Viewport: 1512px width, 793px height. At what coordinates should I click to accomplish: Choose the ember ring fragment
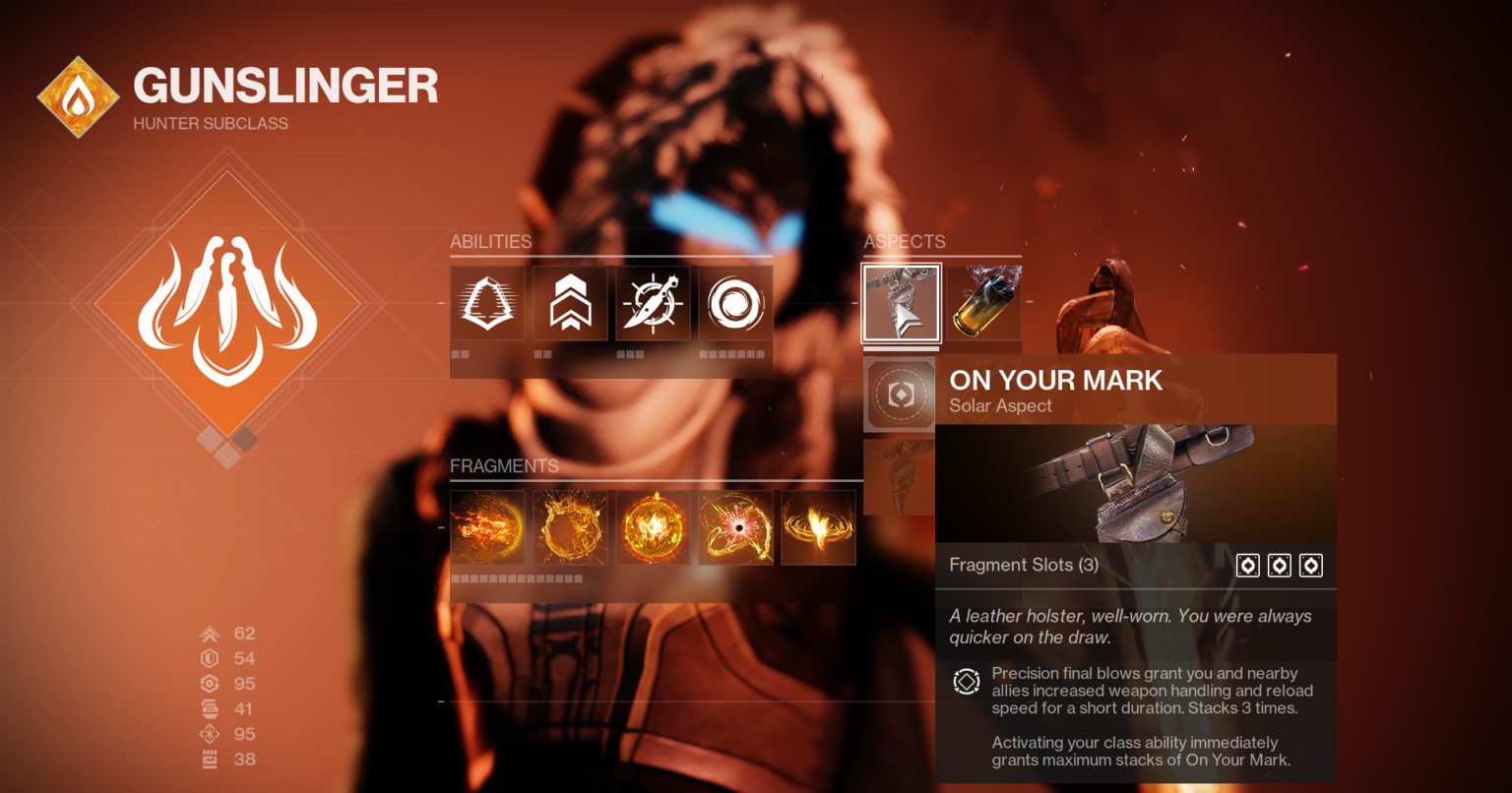(570, 527)
